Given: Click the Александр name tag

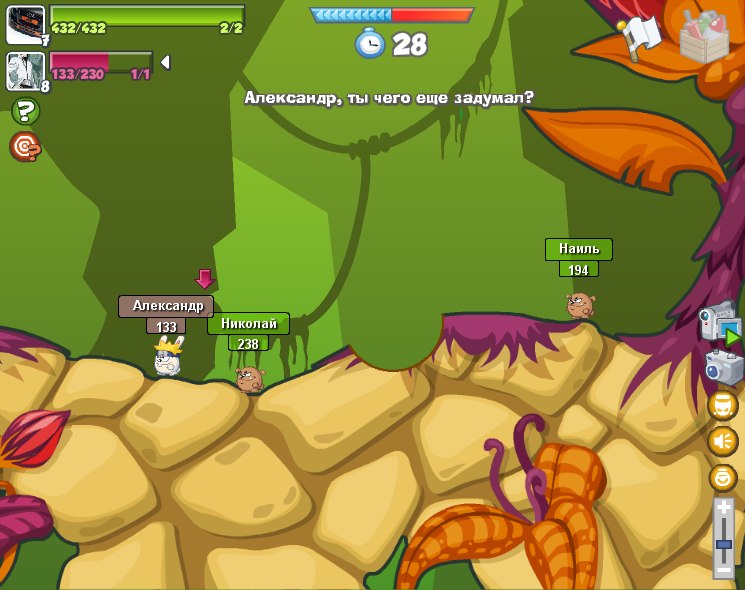Looking at the screenshot, I should click(166, 306).
